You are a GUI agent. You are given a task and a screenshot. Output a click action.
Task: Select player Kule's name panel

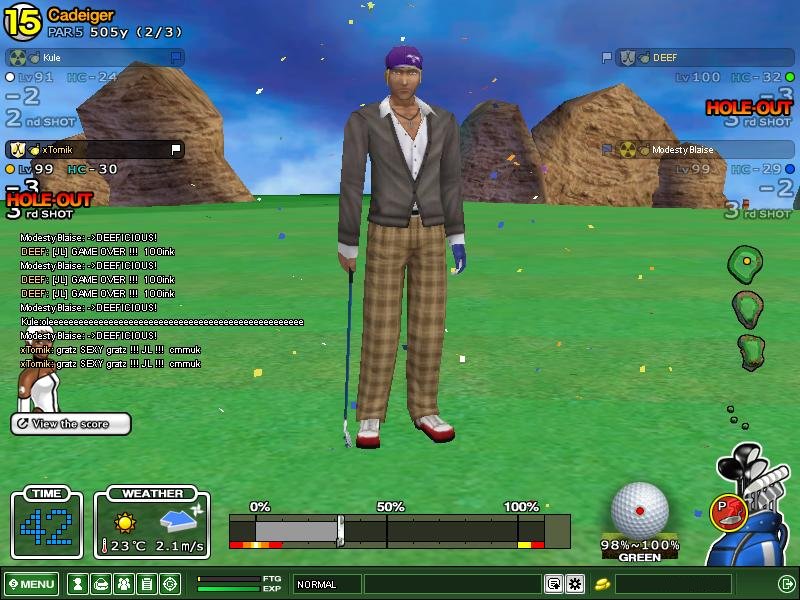[95, 58]
